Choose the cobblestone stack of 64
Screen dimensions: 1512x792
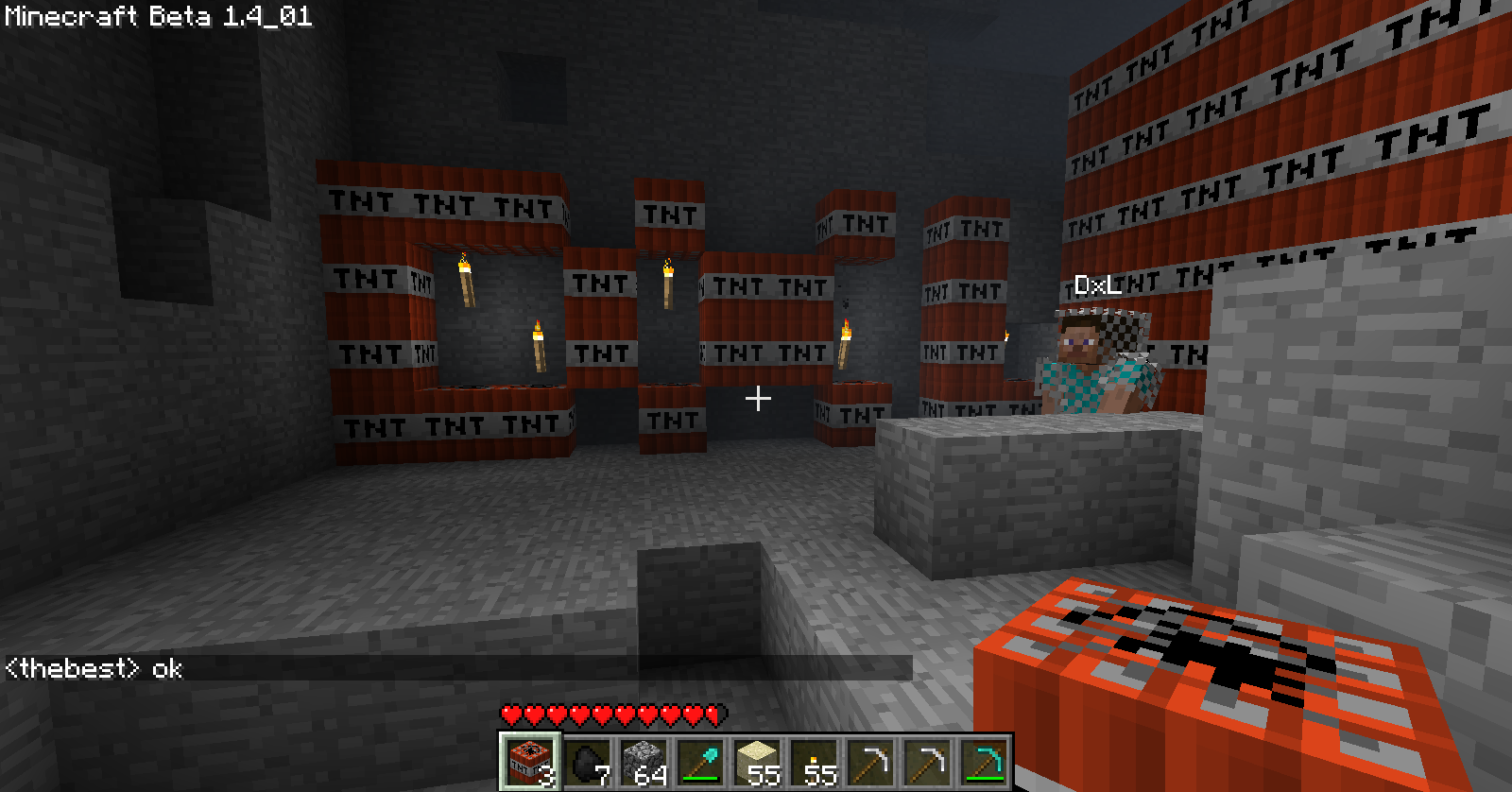click(x=644, y=762)
